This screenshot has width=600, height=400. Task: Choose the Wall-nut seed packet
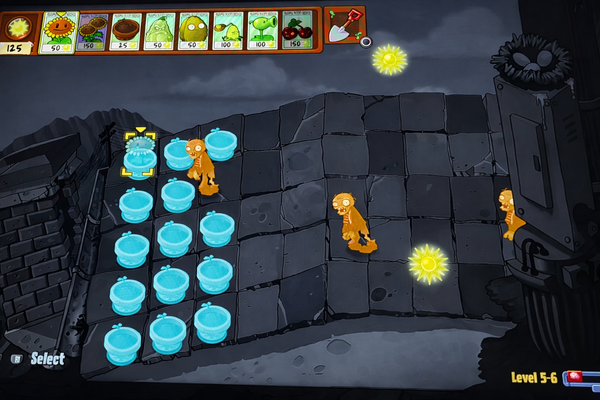(194, 32)
